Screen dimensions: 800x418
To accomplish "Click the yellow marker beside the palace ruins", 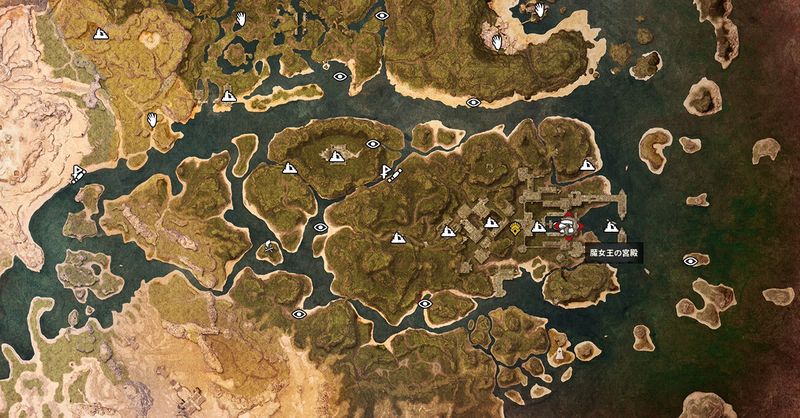I will pyautogui.click(x=514, y=229).
